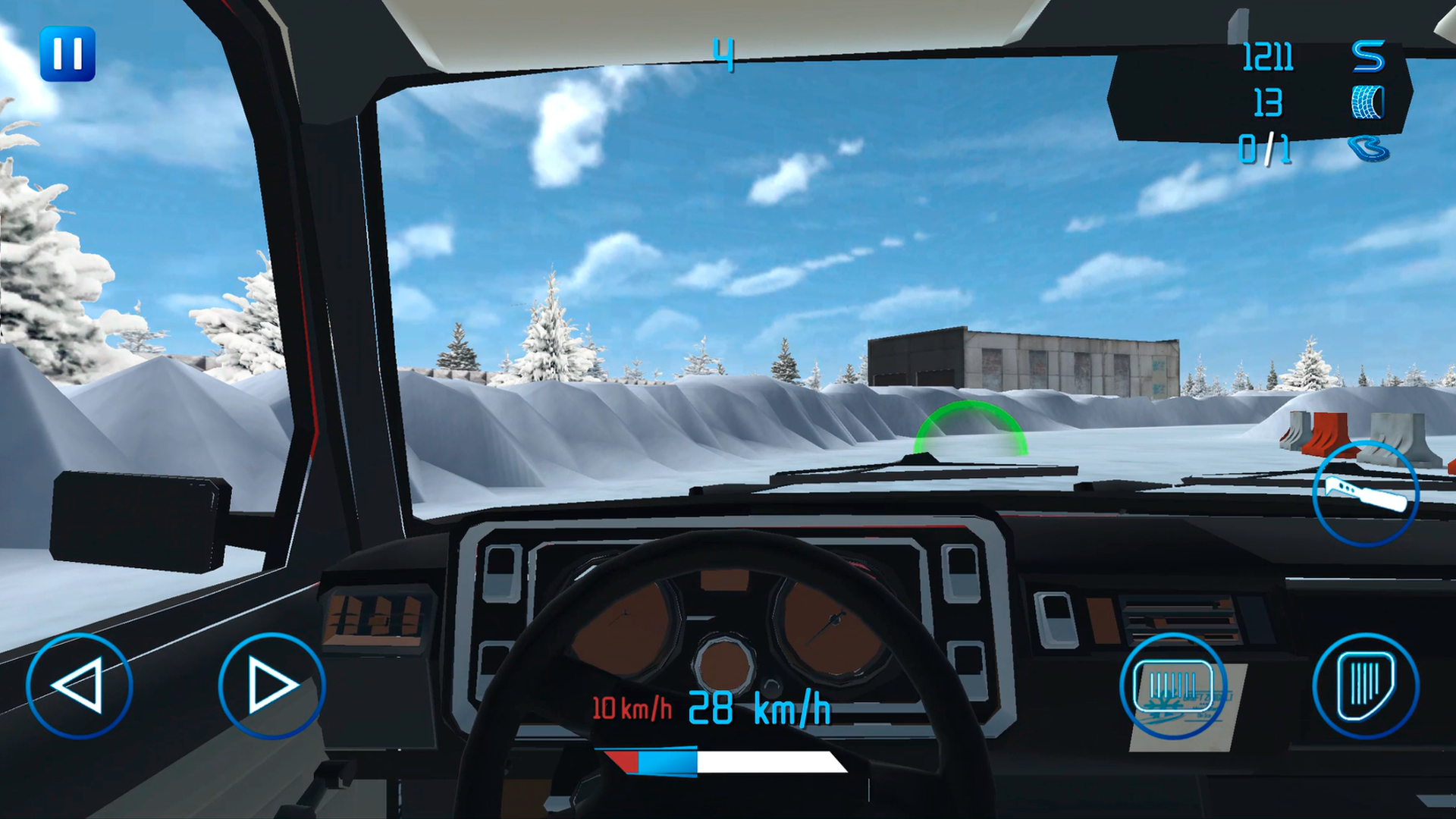The width and height of the screenshot is (1456, 819).
Task: Pull the handbrake lever icon
Action: pyautogui.click(x=1365, y=493)
